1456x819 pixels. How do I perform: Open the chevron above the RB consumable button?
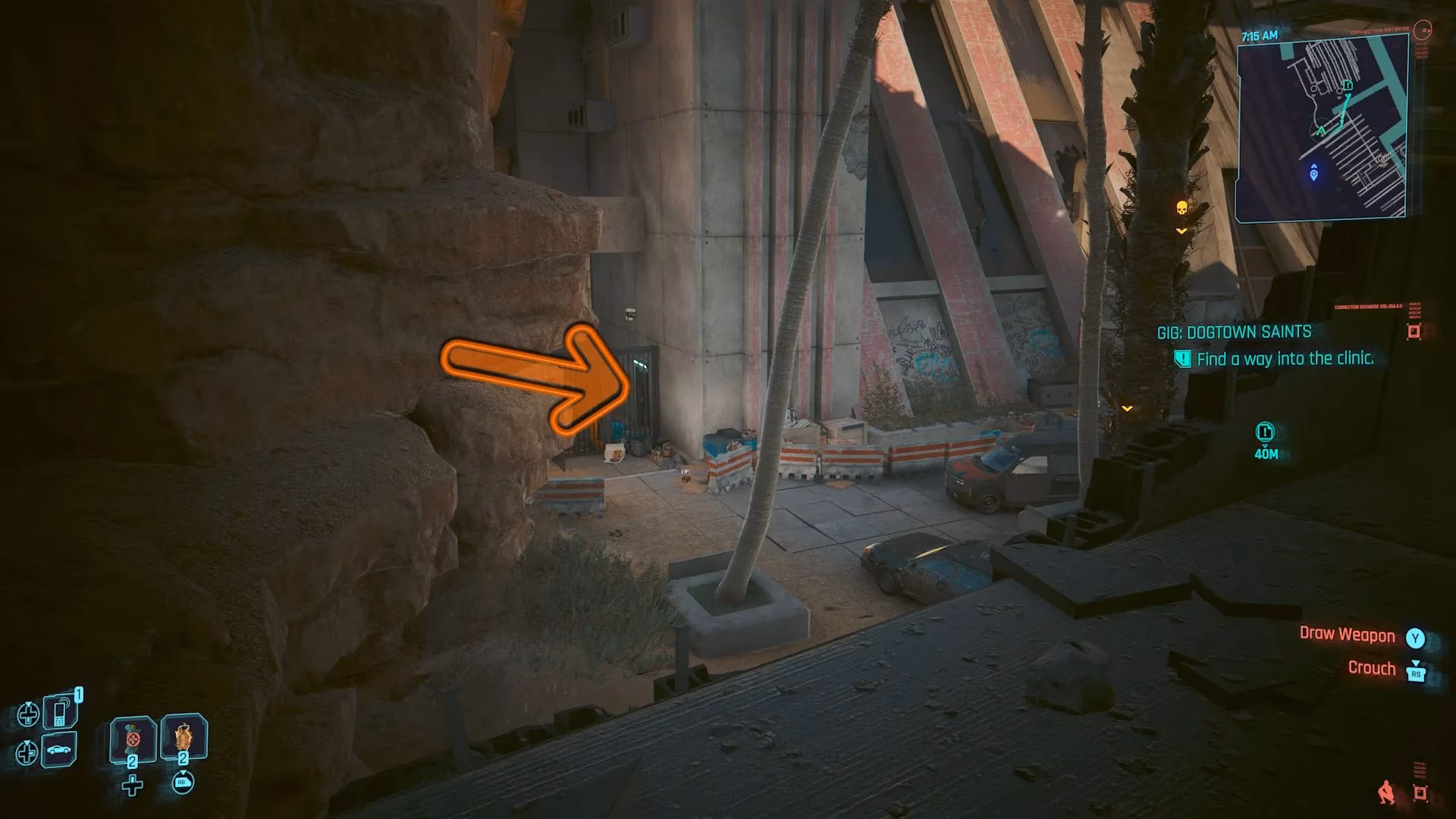184,772
